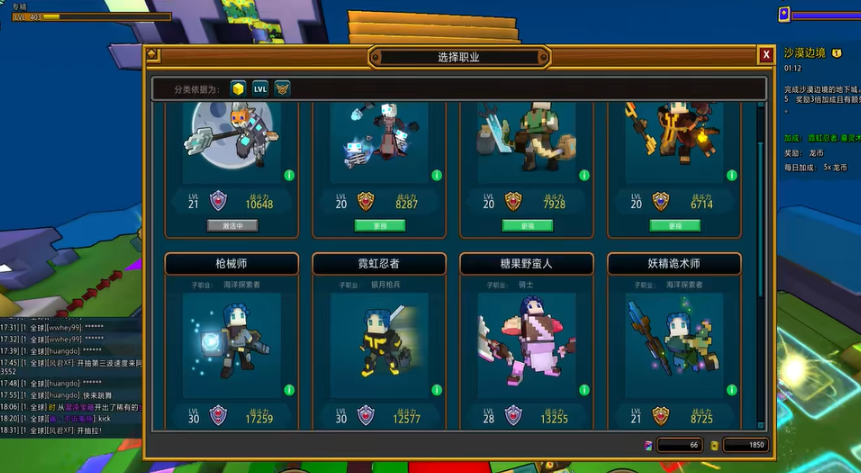Sort classes by the winged emblem icon
The width and height of the screenshot is (861, 473).
point(282,89)
